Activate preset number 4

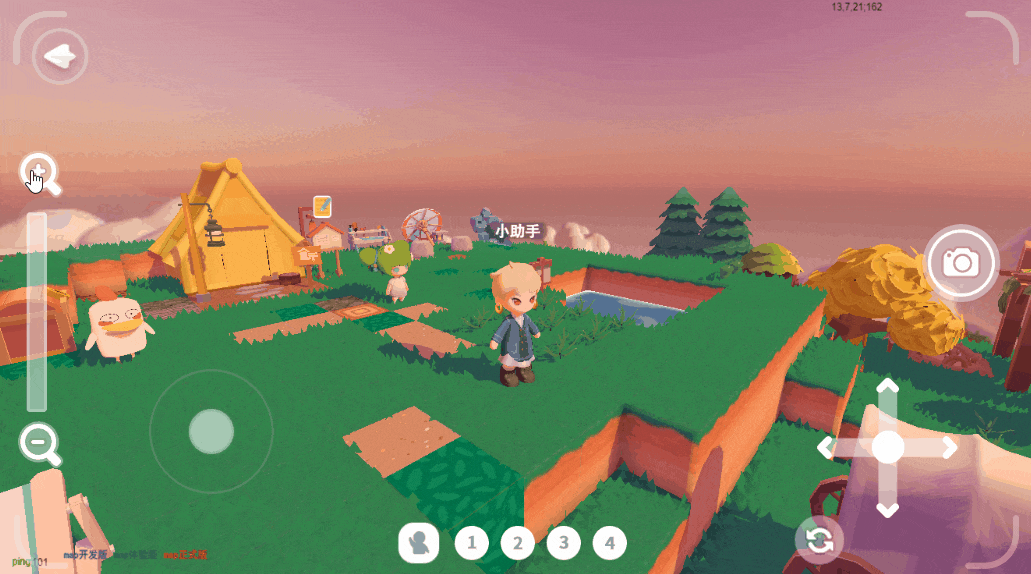610,543
